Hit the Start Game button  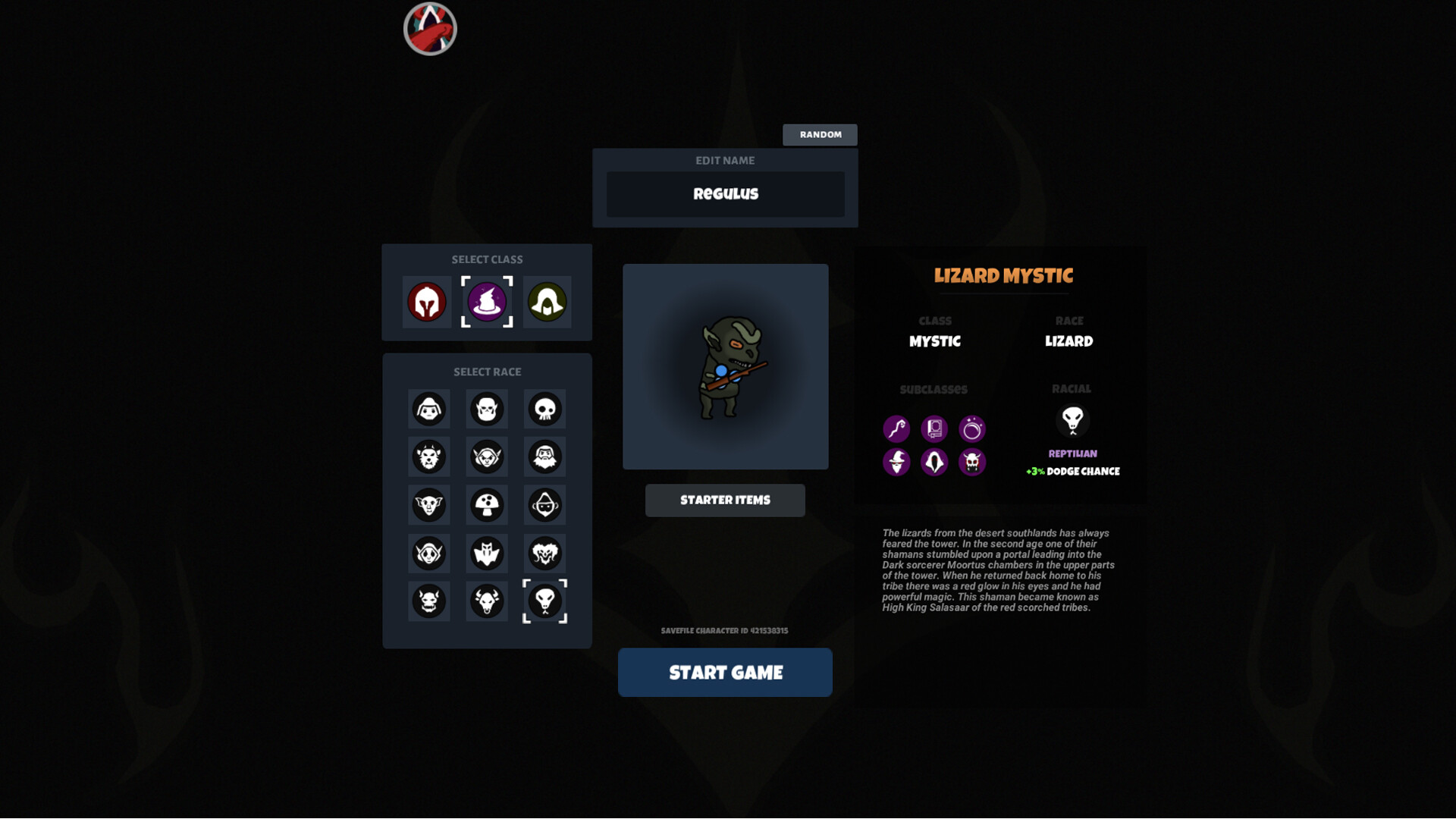tap(725, 672)
